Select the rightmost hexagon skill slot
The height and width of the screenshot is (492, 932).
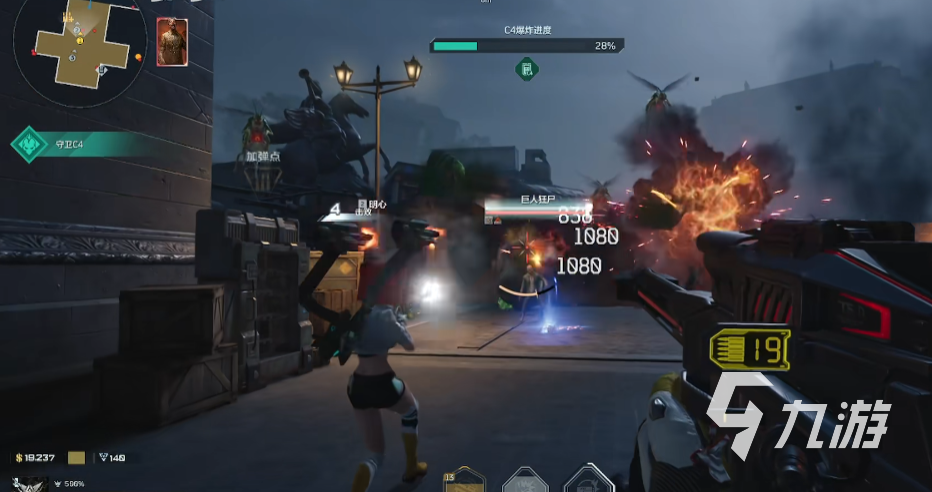click(x=589, y=480)
